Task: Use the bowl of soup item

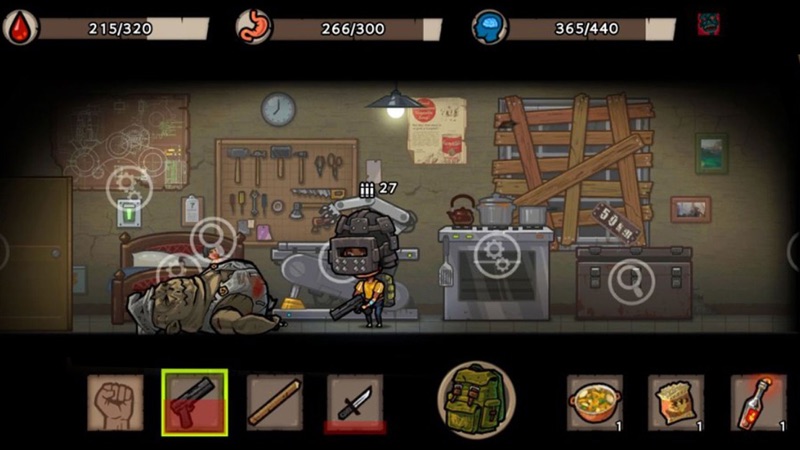Action: click(595, 402)
